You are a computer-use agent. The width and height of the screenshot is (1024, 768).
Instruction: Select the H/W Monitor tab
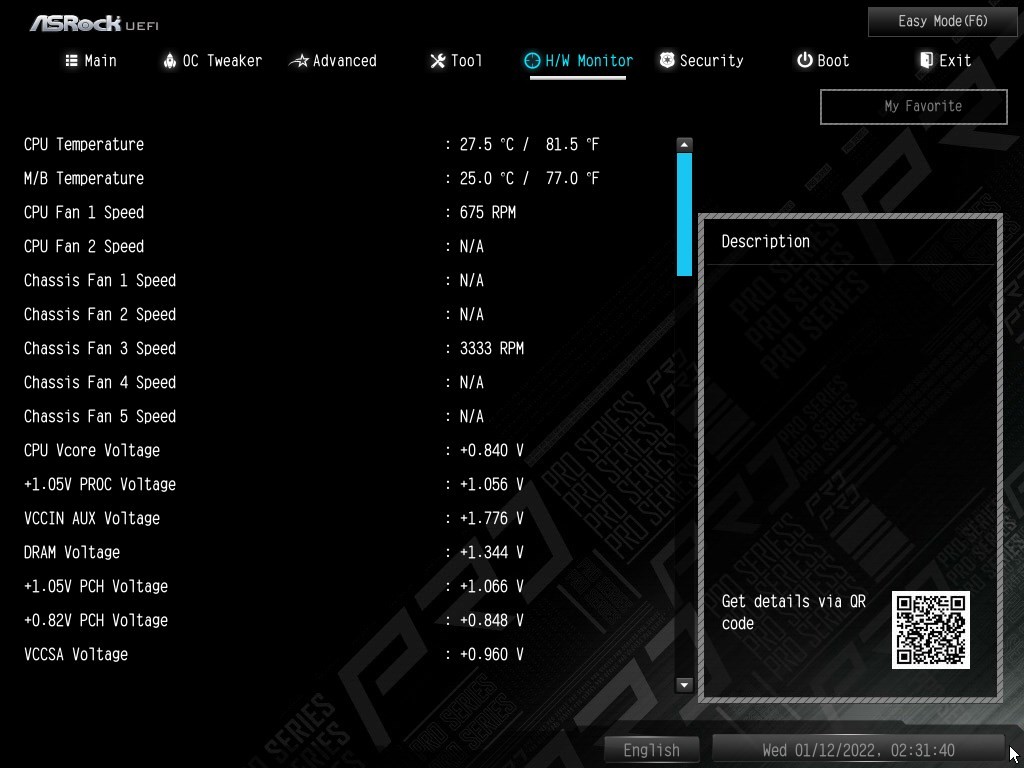[x=579, y=61]
